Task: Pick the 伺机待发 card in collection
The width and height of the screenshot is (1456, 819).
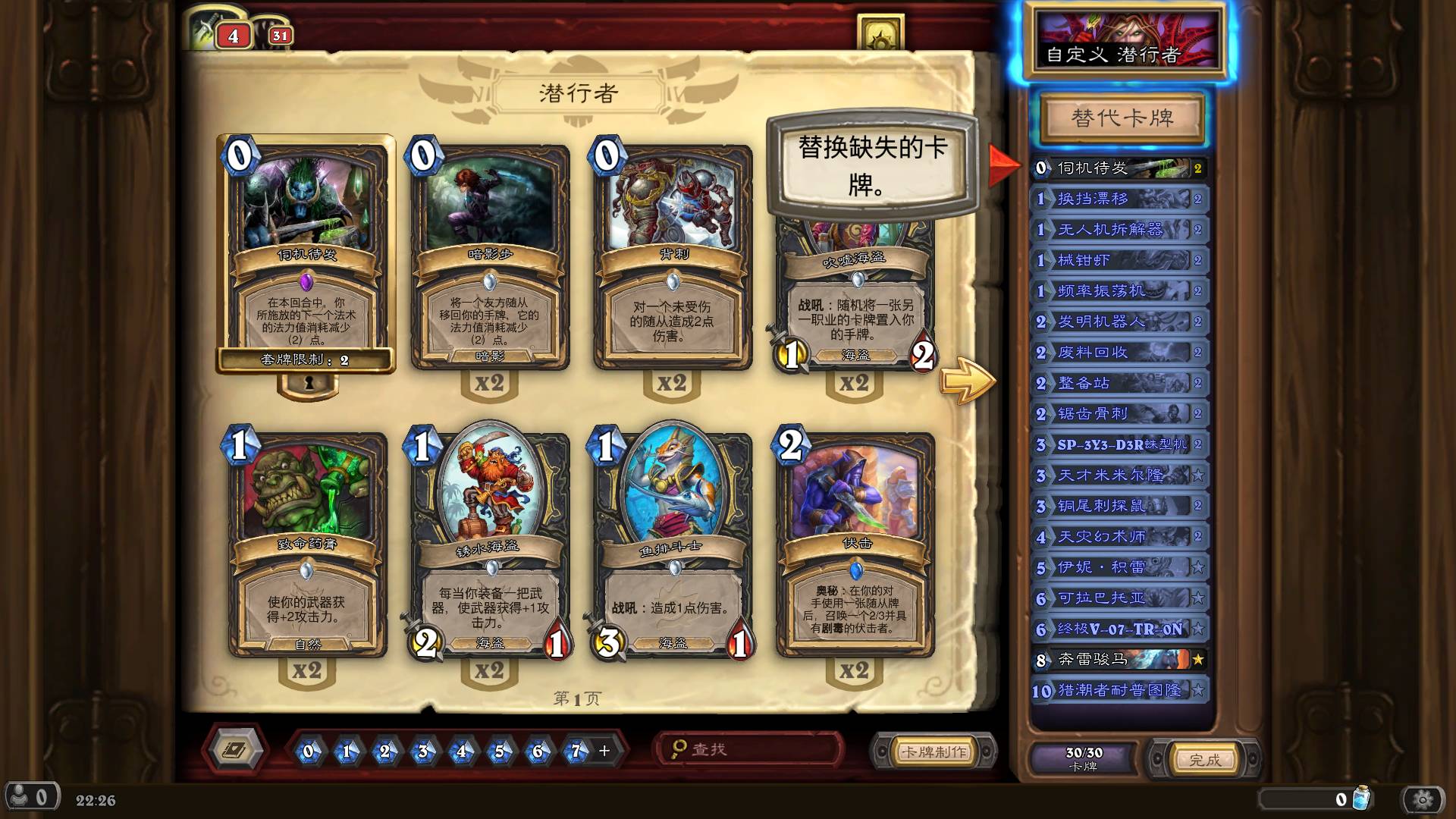Action: [x=306, y=254]
